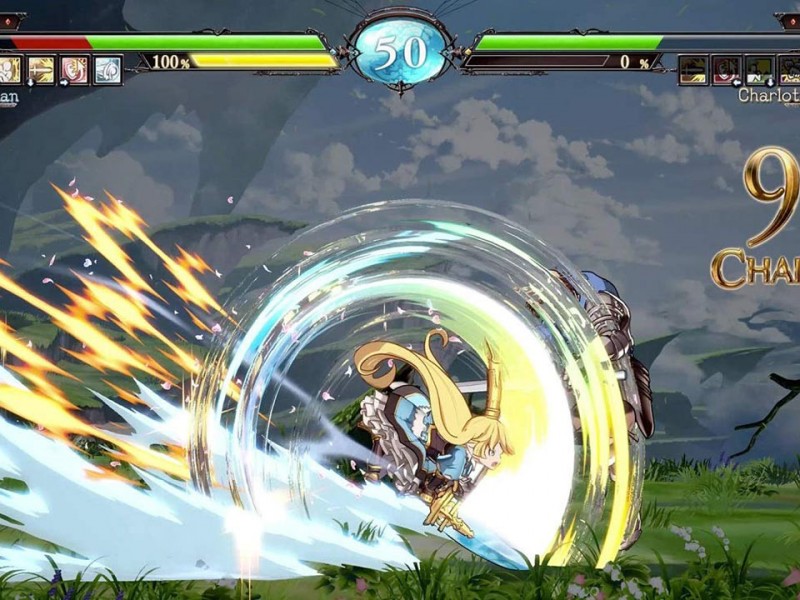Activate player one's red shield skill icon
800x600 pixels.
point(74,70)
